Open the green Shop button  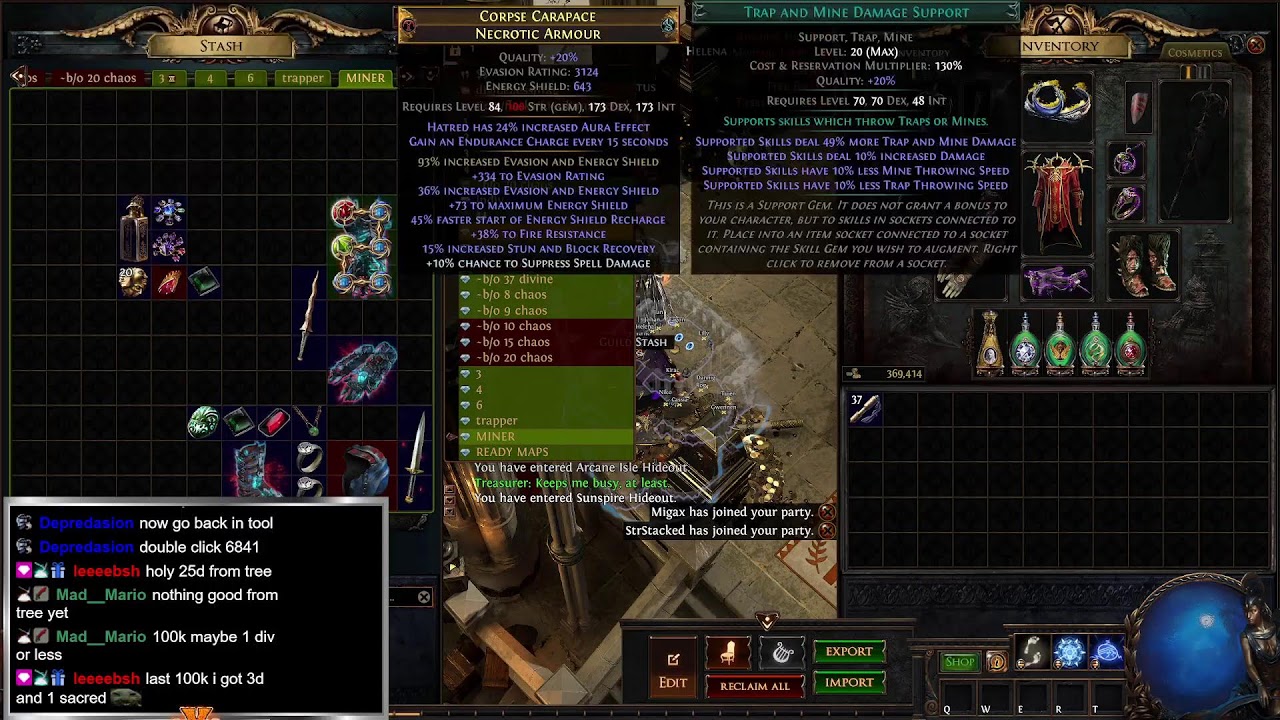(959, 662)
